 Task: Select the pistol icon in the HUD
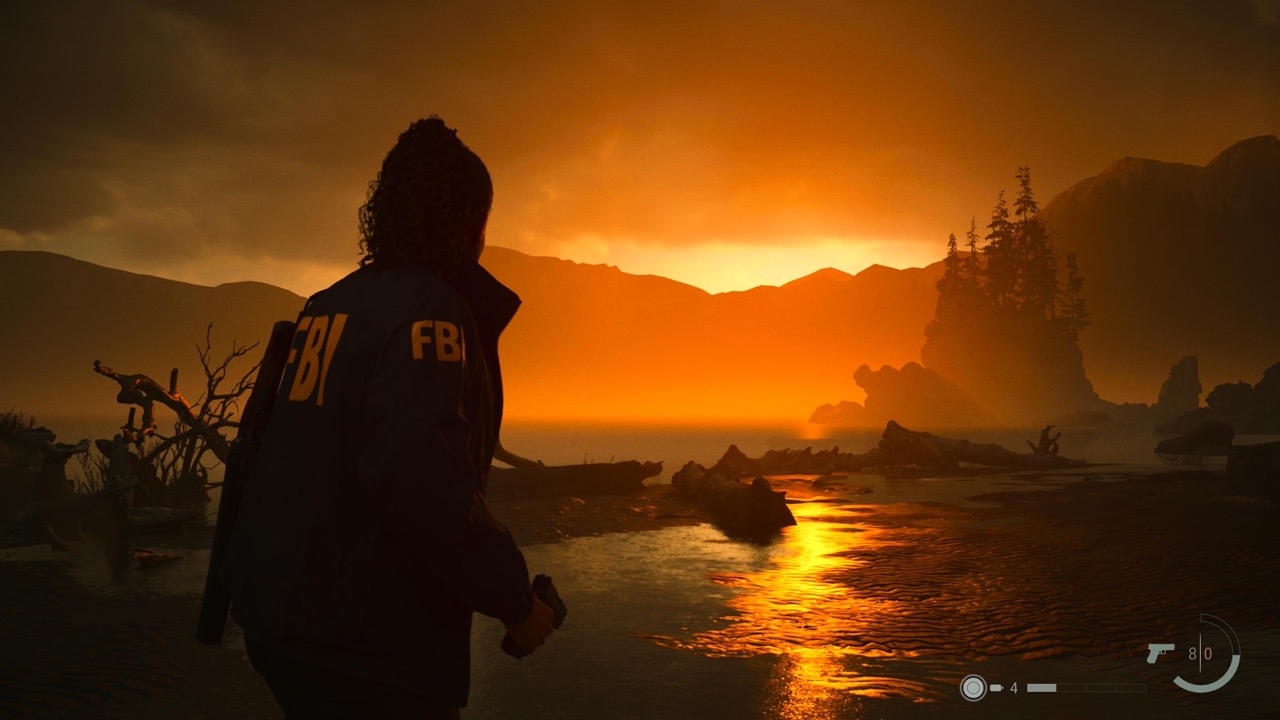(1161, 653)
